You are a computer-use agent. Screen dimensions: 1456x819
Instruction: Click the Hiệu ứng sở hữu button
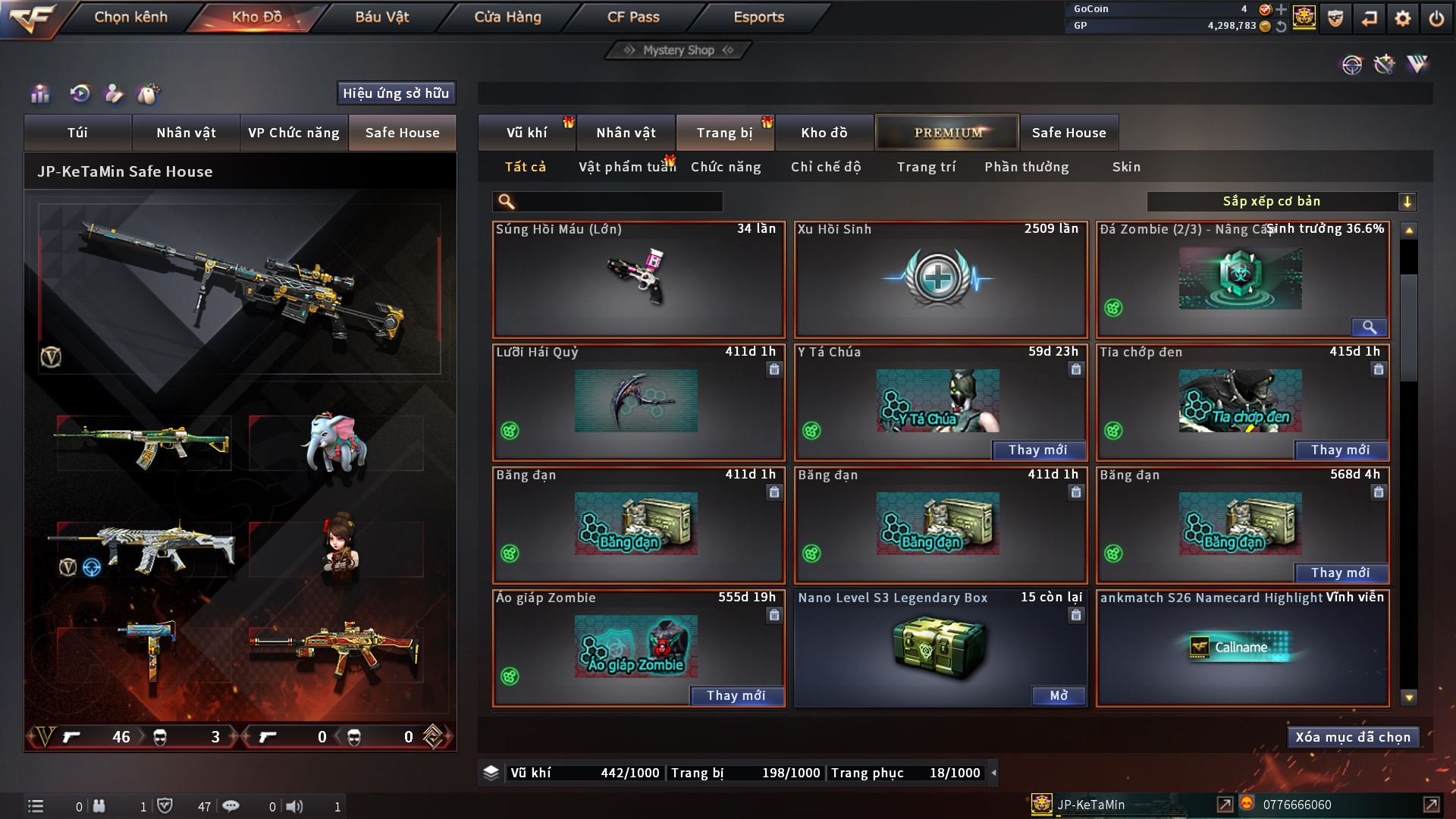(x=396, y=93)
